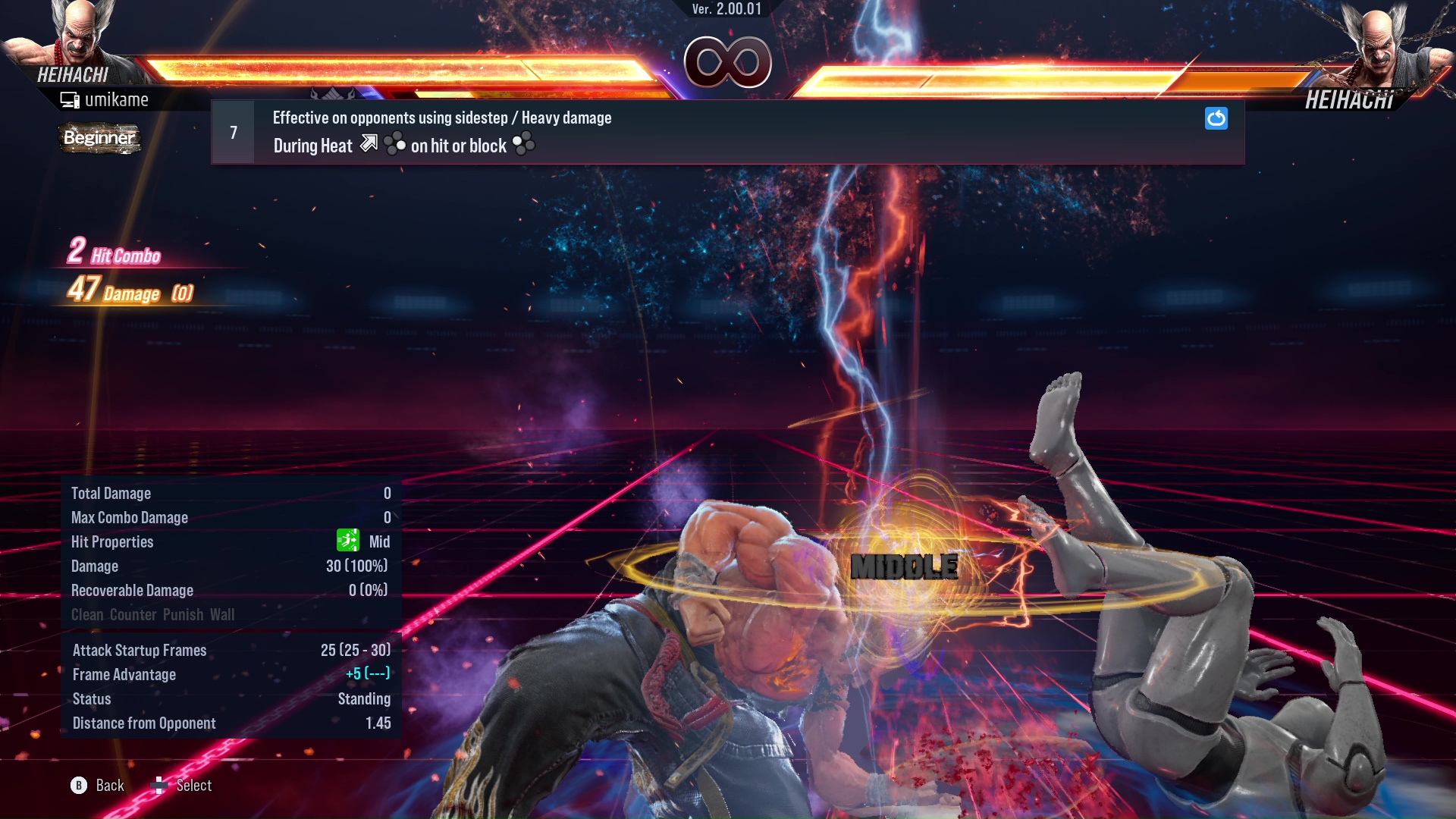Image resolution: width=1456 pixels, height=819 pixels.
Task: Click the diagonal arrow input icon after During Heat
Action: [369, 144]
